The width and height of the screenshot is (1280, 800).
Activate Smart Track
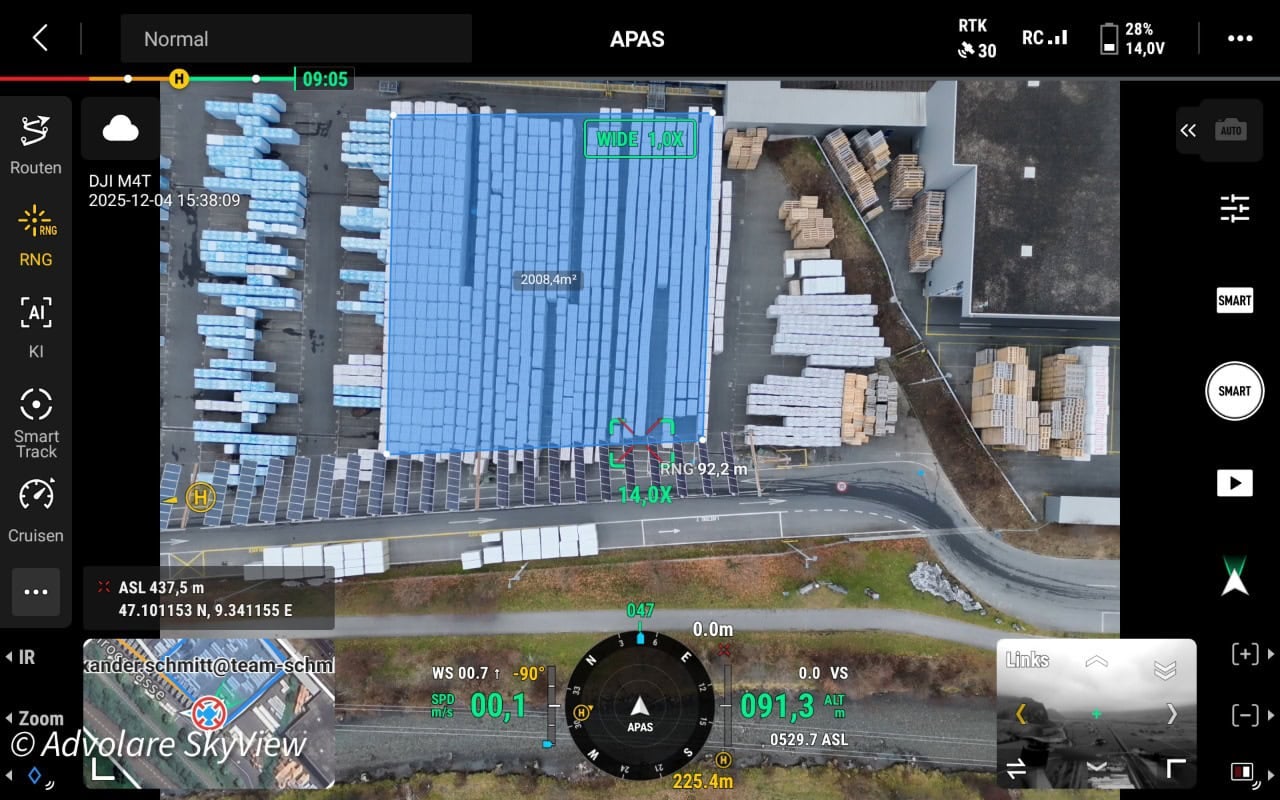tap(36, 421)
